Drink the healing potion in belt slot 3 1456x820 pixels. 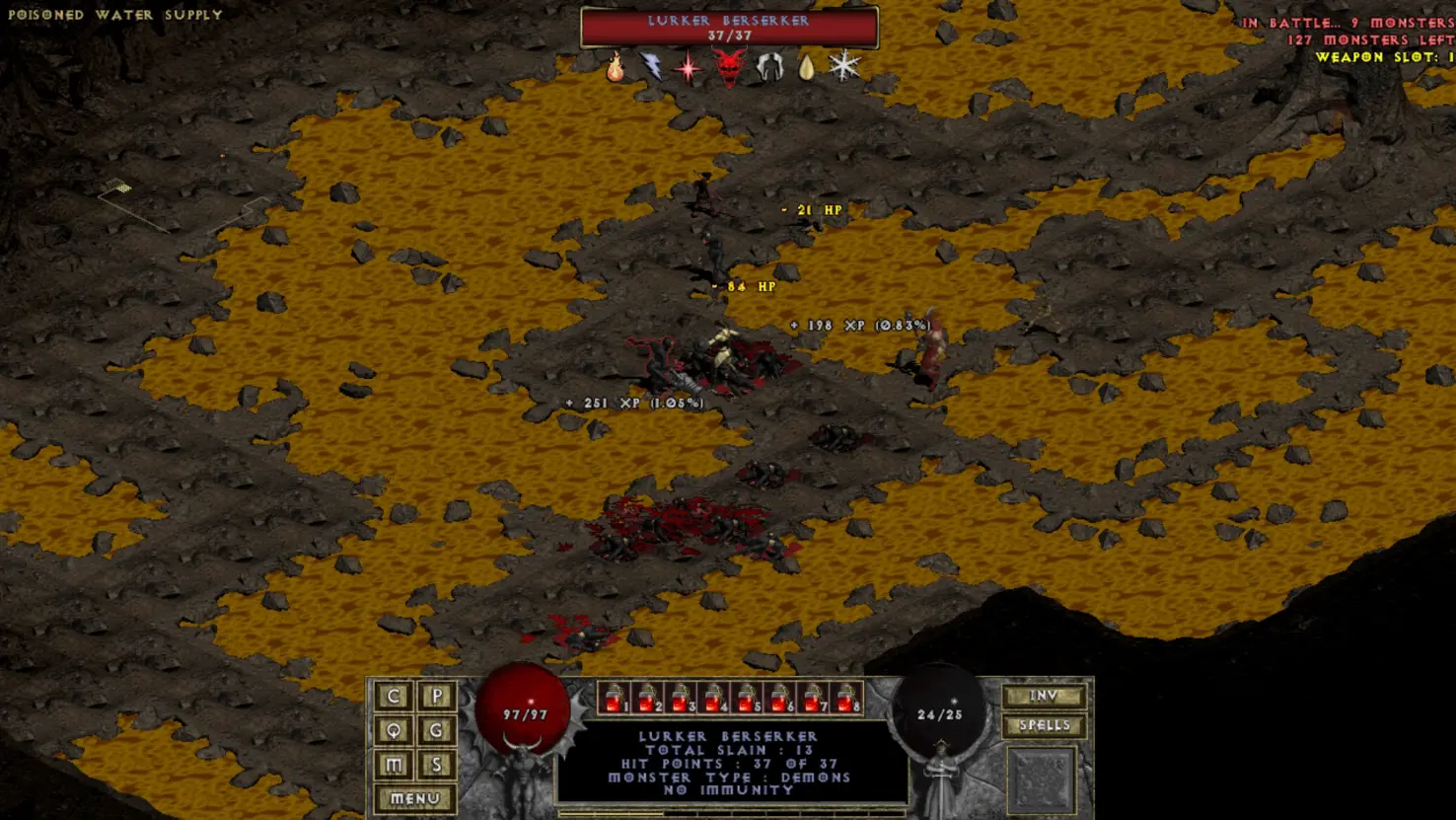pos(681,698)
